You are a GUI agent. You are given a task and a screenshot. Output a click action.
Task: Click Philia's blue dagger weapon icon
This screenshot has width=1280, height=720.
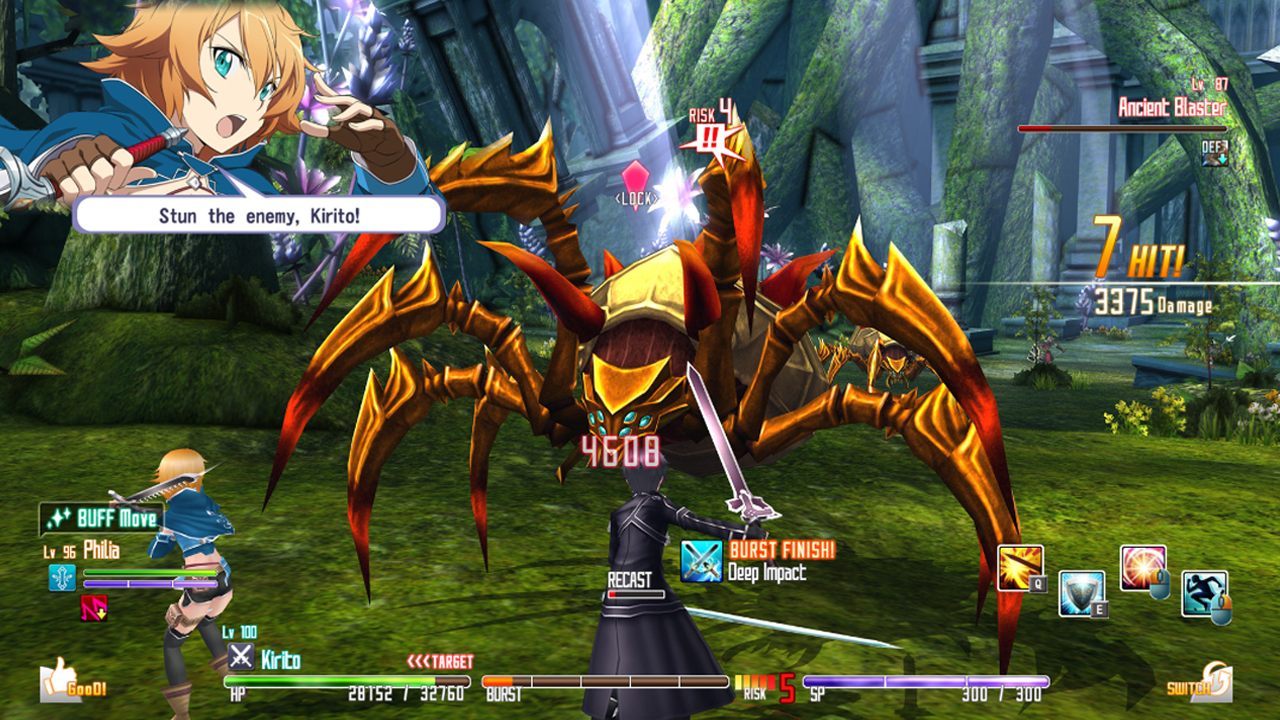tap(62, 577)
